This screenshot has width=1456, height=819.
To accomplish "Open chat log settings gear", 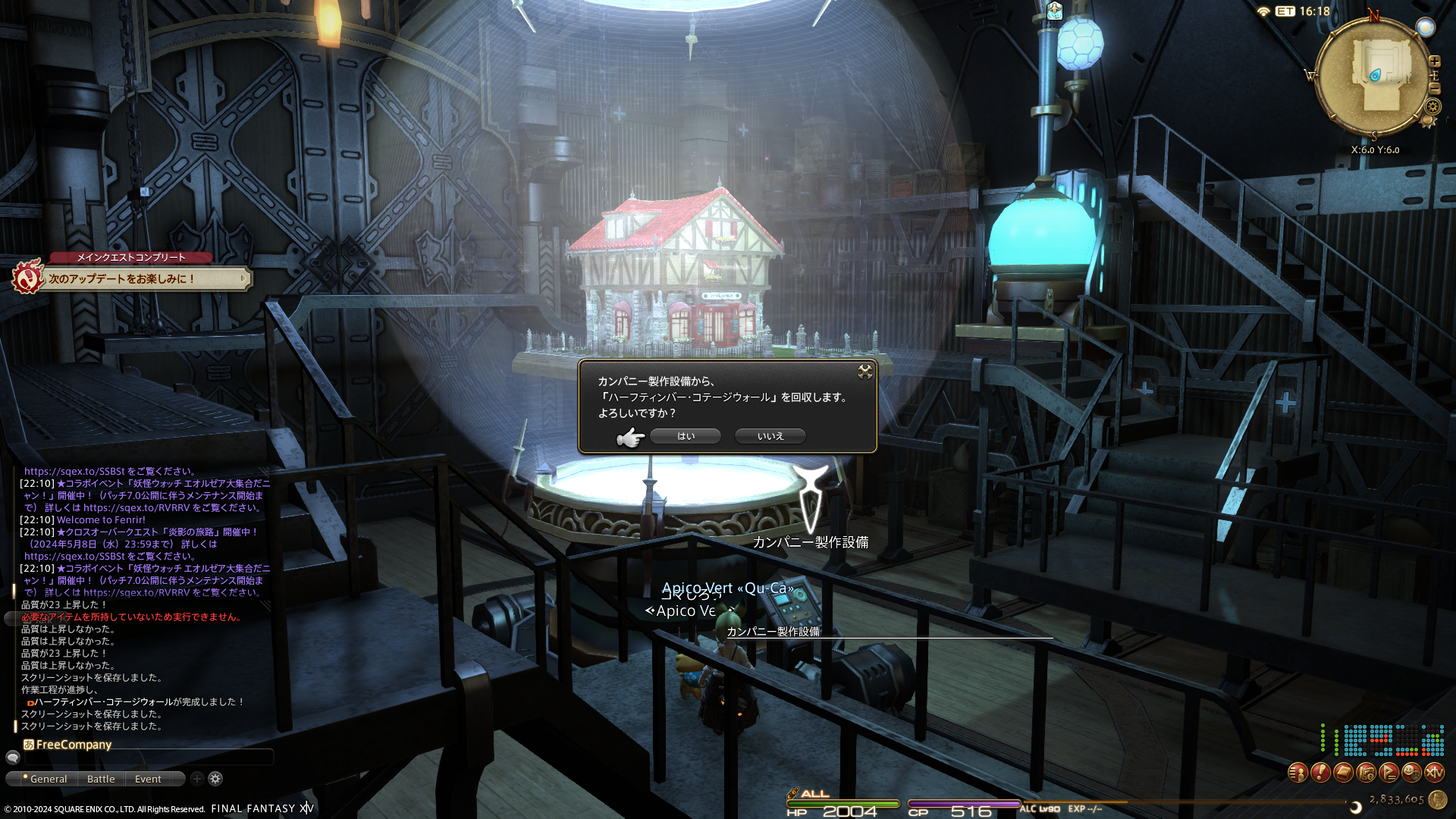I will (215, 778).
